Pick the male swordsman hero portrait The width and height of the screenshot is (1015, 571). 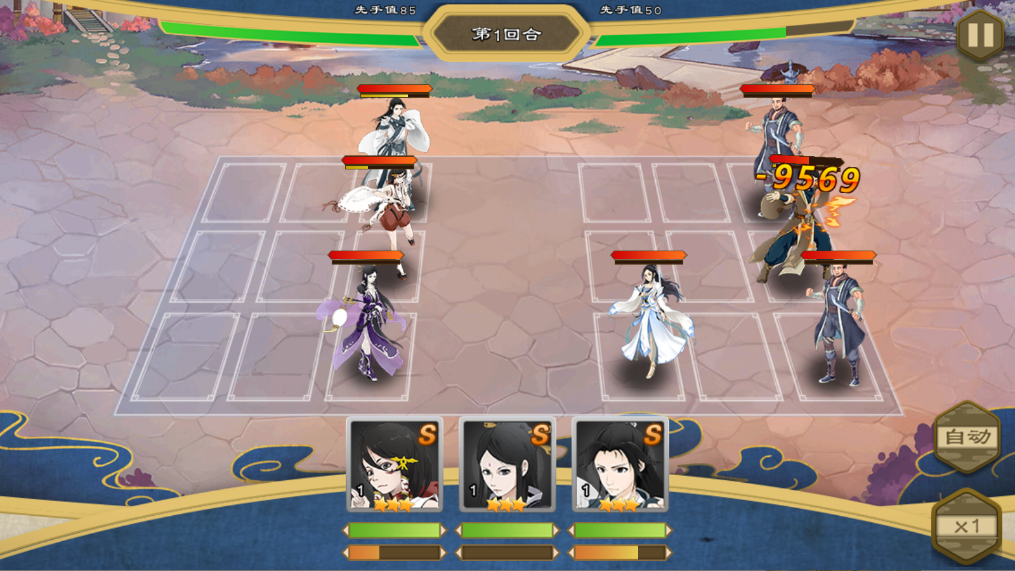620,464
